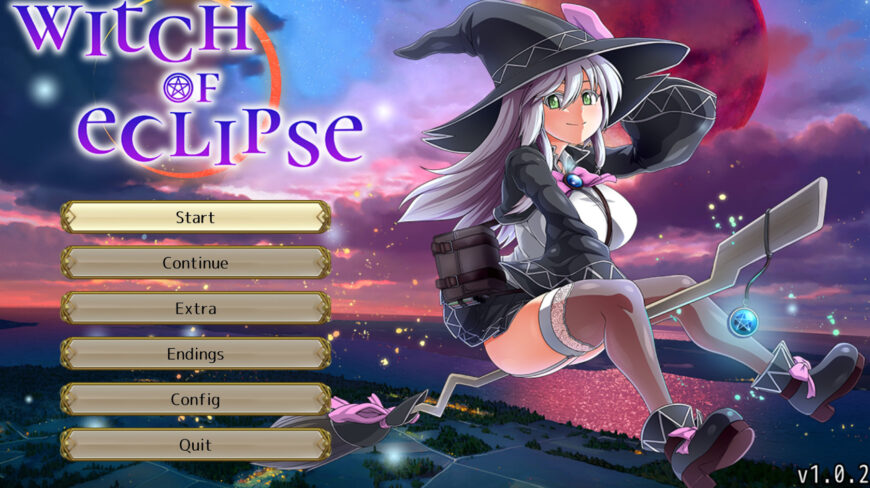Open the Config settings
The width and height of the screenshot is (870, 488).
195,399
